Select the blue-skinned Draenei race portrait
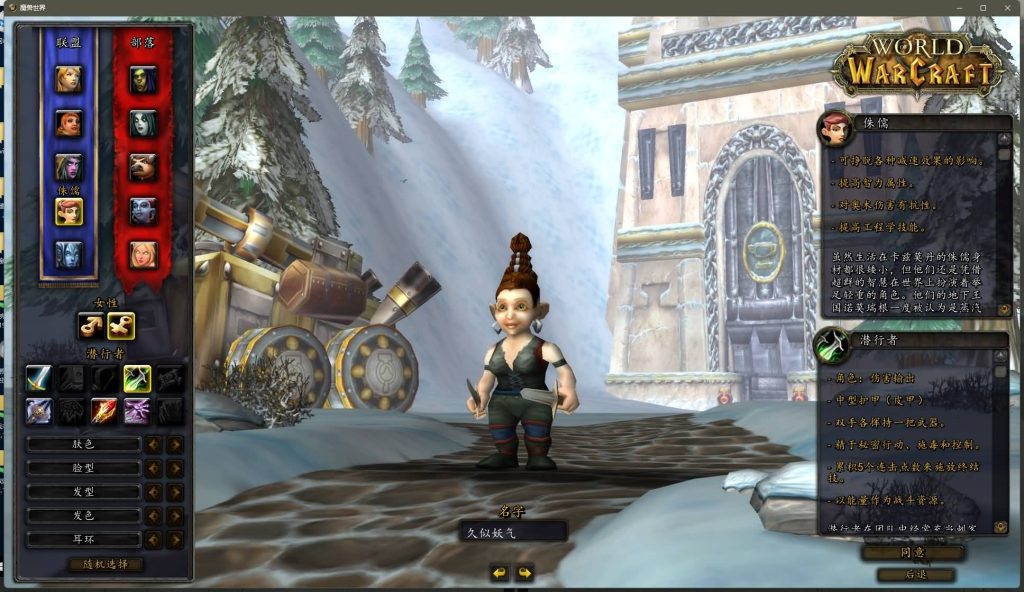This screenshot has width=1024, height=592. (69, 254)
